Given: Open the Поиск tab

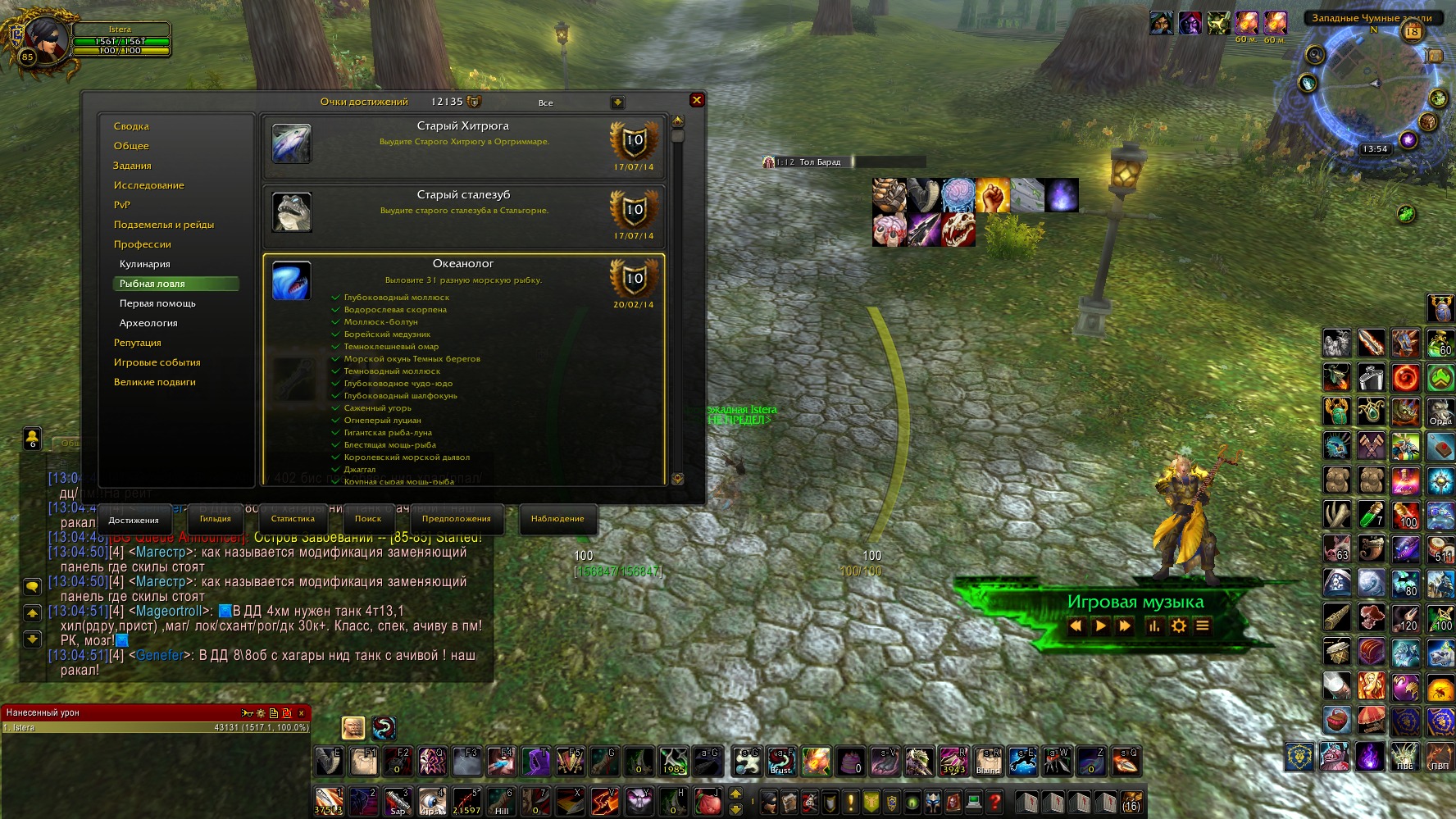Looking at the screenshot, I should (x=368, y=519).
